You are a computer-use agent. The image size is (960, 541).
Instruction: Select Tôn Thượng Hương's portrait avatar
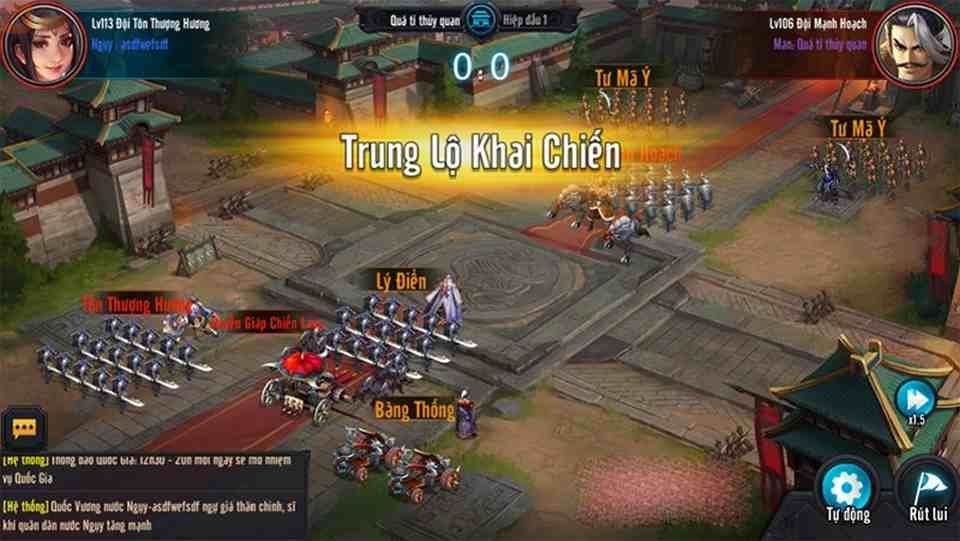pos(38,42)
